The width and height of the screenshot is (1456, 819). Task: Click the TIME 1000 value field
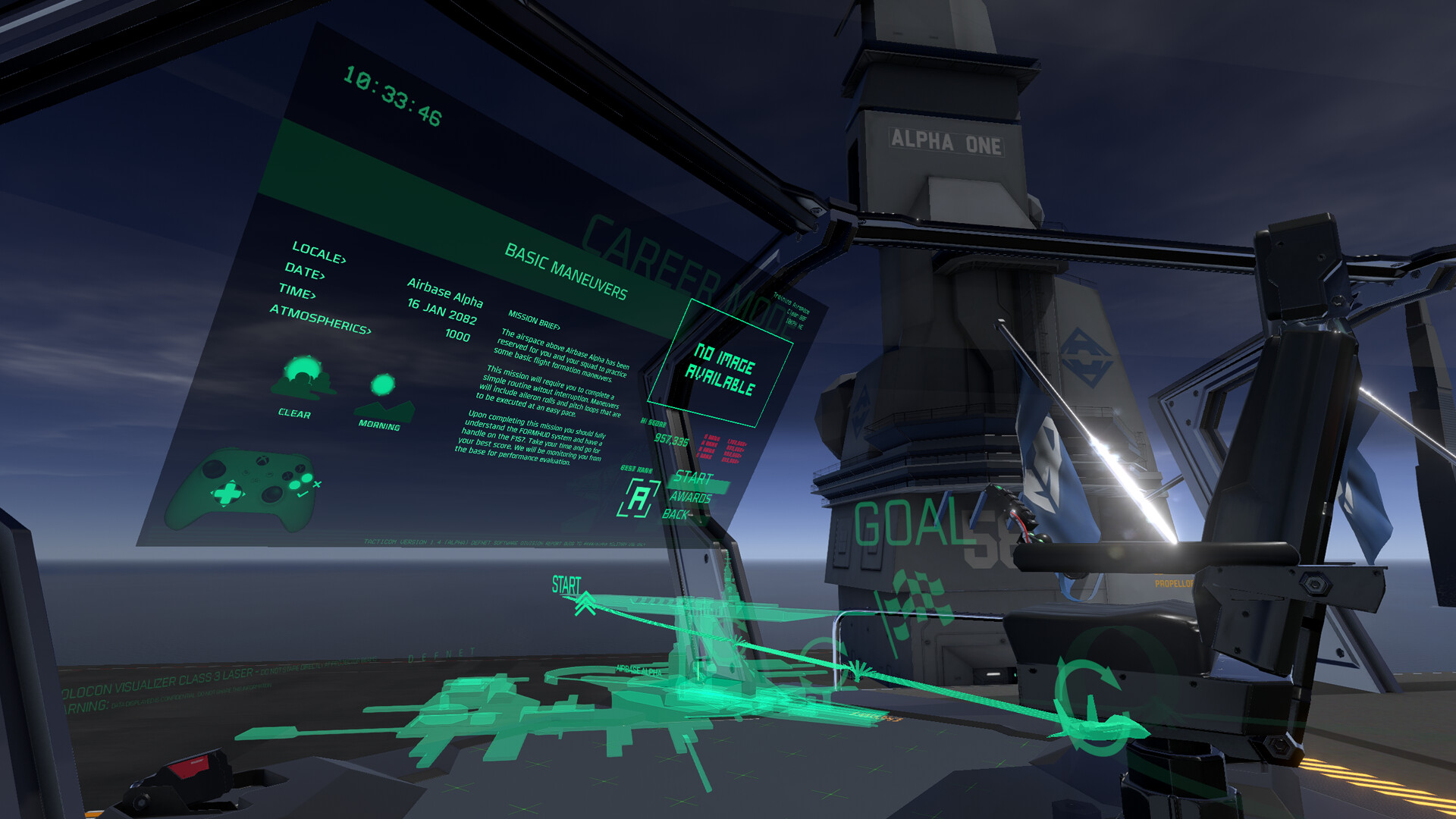click(459, 334)
